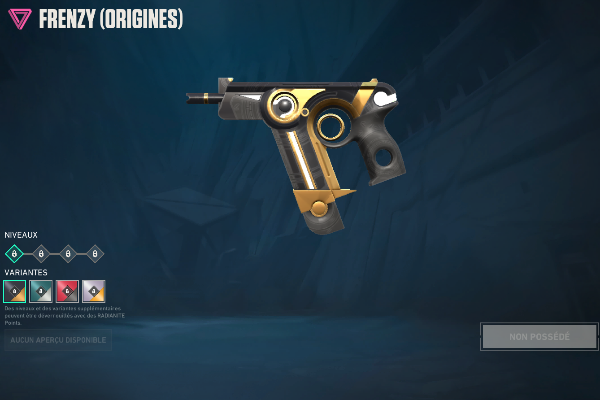Choose the teal green variant swatch
Image resolution: width=600 pixels, height=400 pixels.
click(41, 291)
